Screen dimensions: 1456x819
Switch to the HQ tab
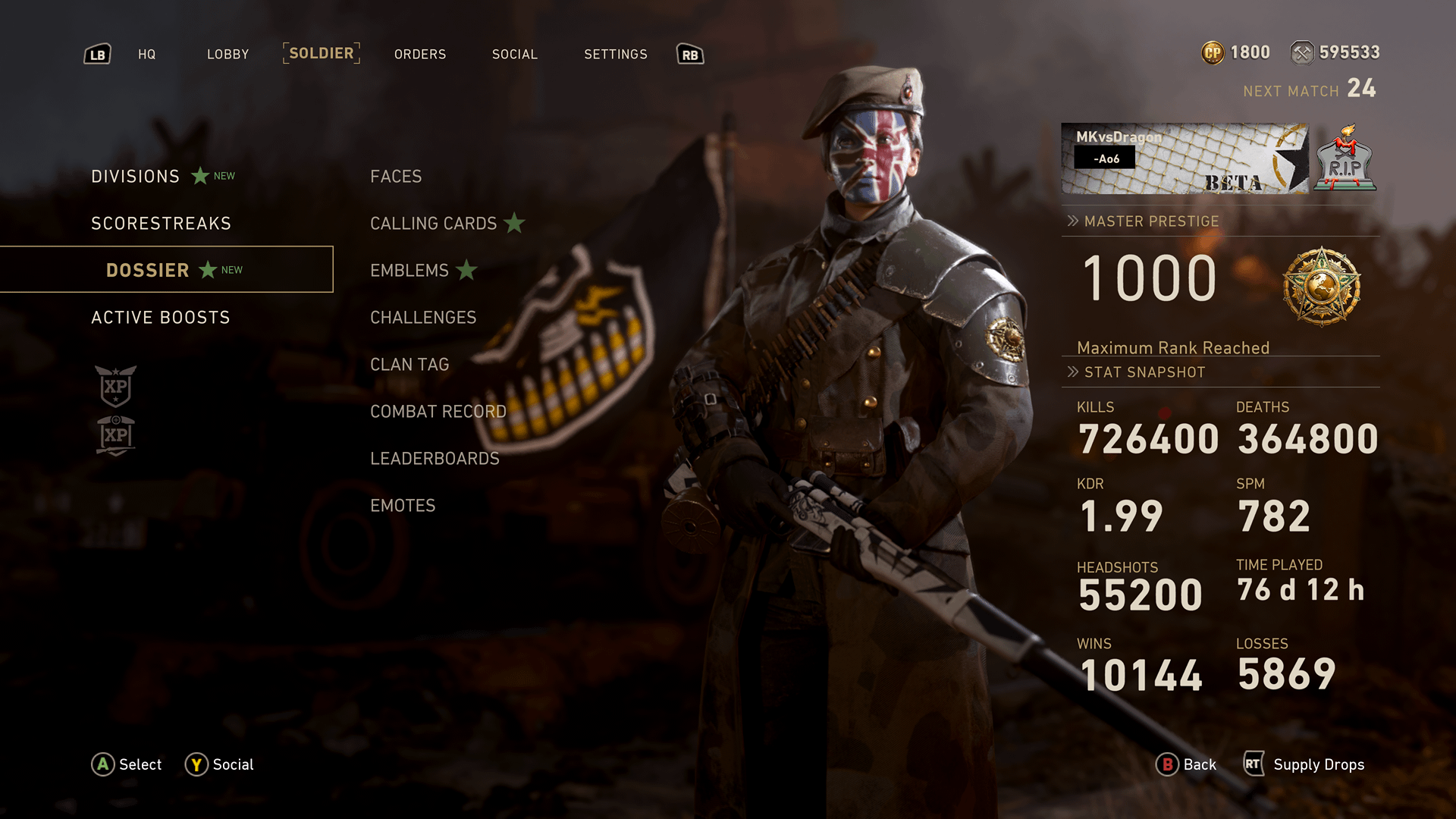pos(146,55)
